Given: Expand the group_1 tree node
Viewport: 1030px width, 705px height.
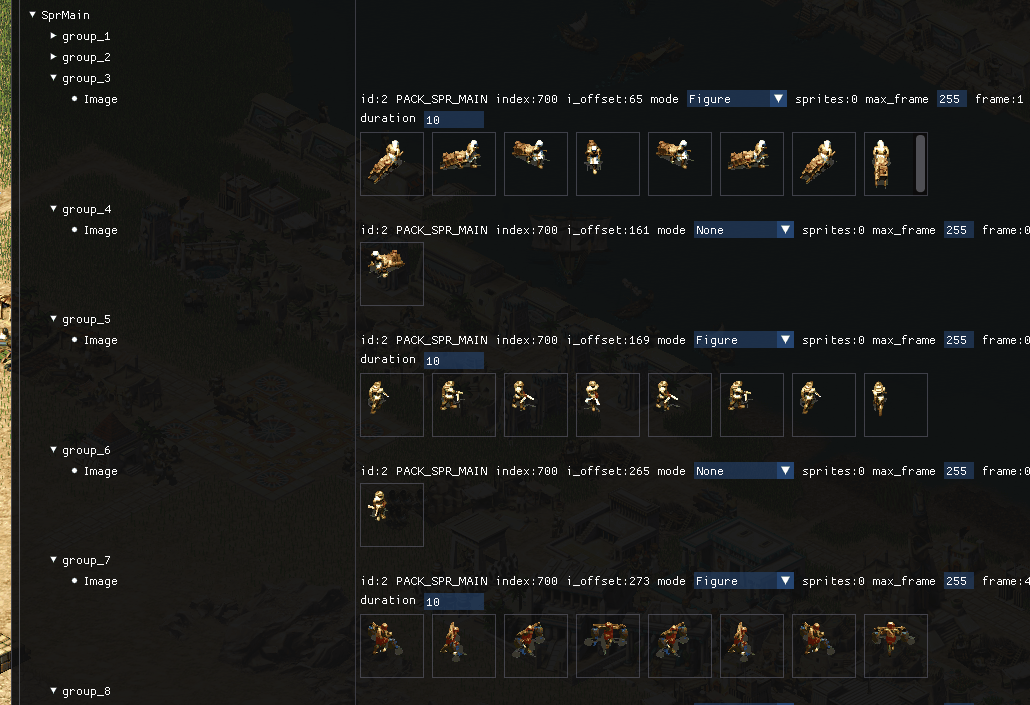Looking at the screenshot, I should pyautogui.click(x=54, y=36).
